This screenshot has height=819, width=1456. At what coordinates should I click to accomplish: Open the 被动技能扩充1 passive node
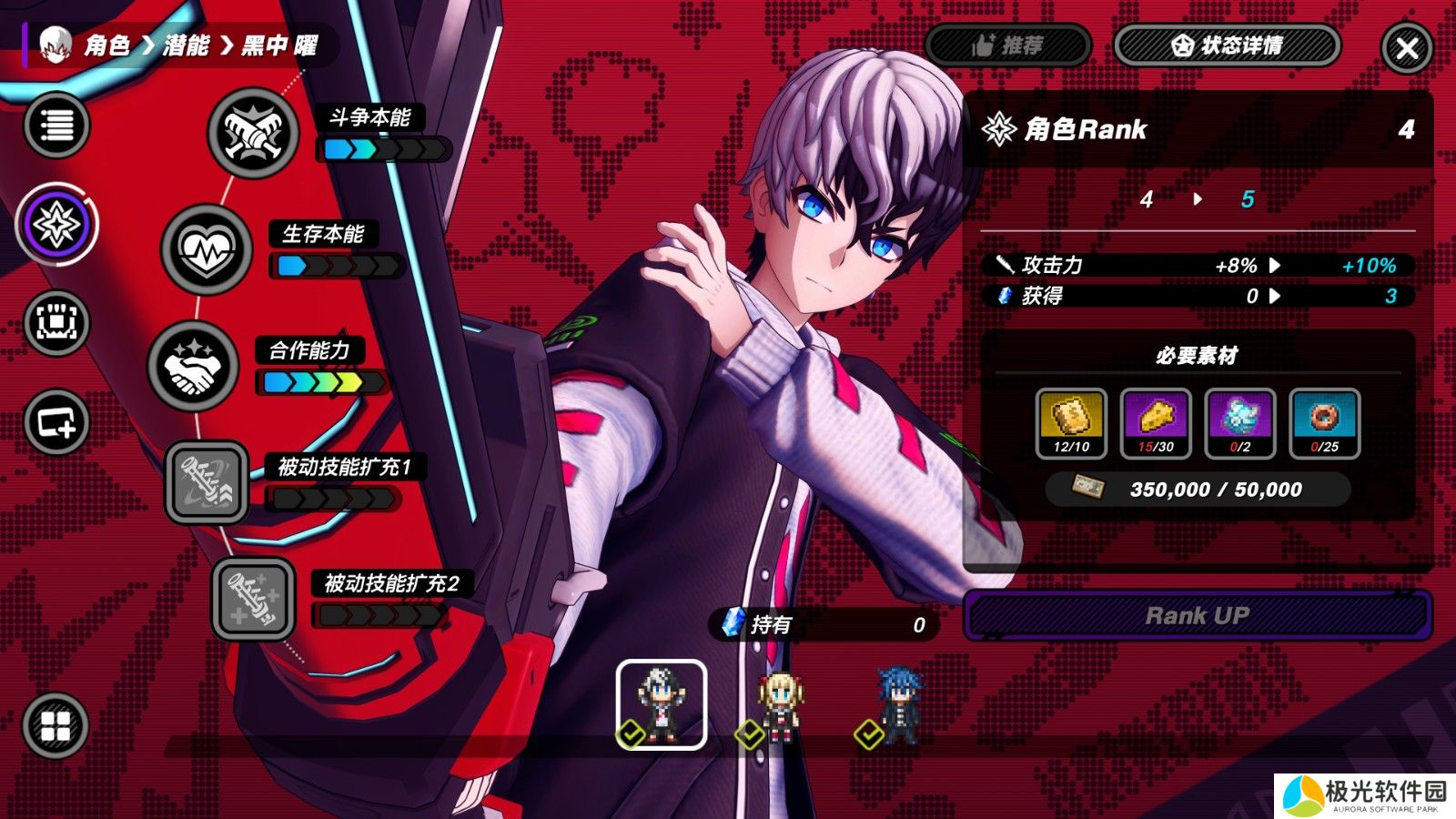pos(207,482)
